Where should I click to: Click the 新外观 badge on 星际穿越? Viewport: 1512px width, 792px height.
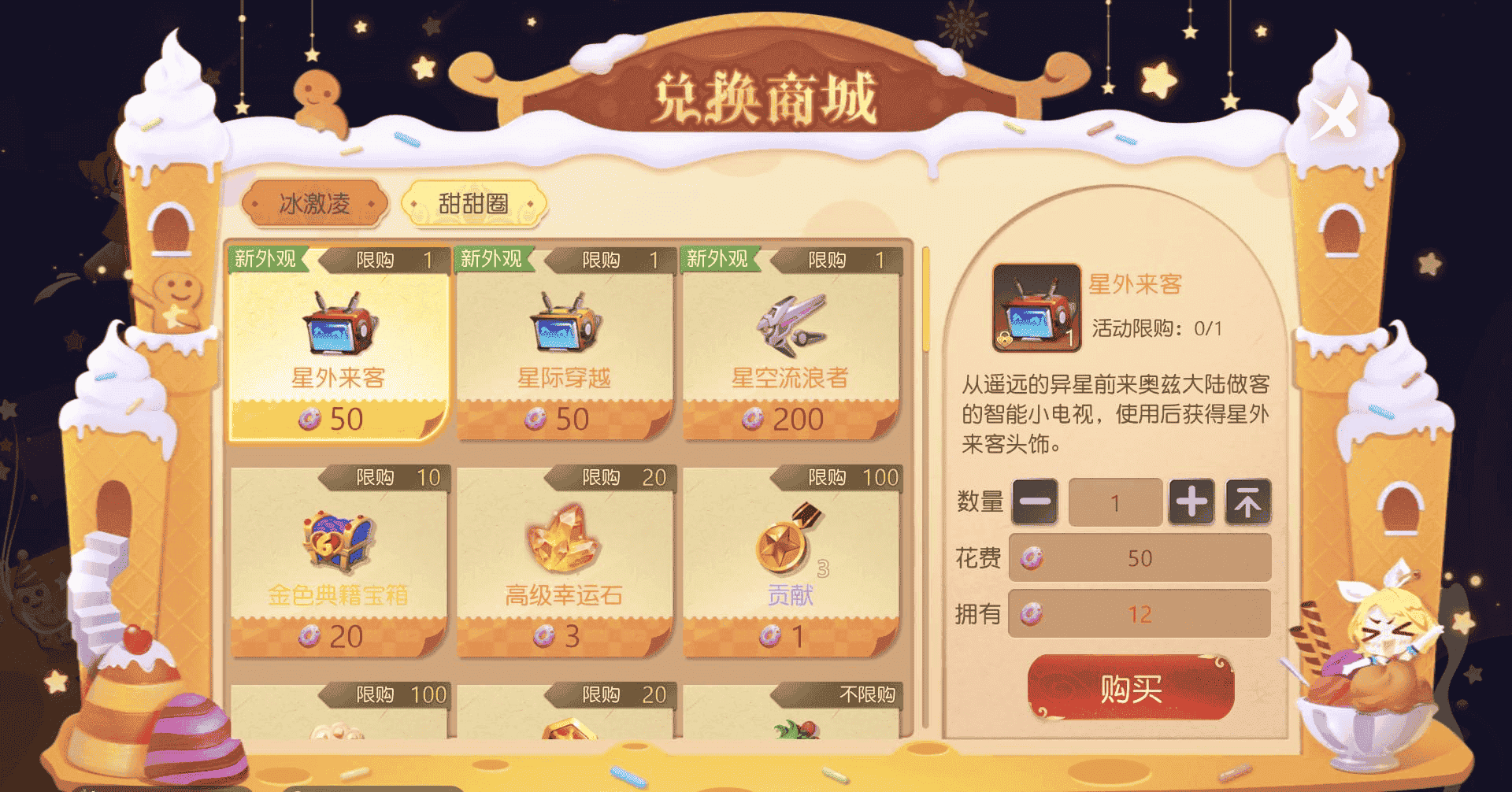coord(492,259)
